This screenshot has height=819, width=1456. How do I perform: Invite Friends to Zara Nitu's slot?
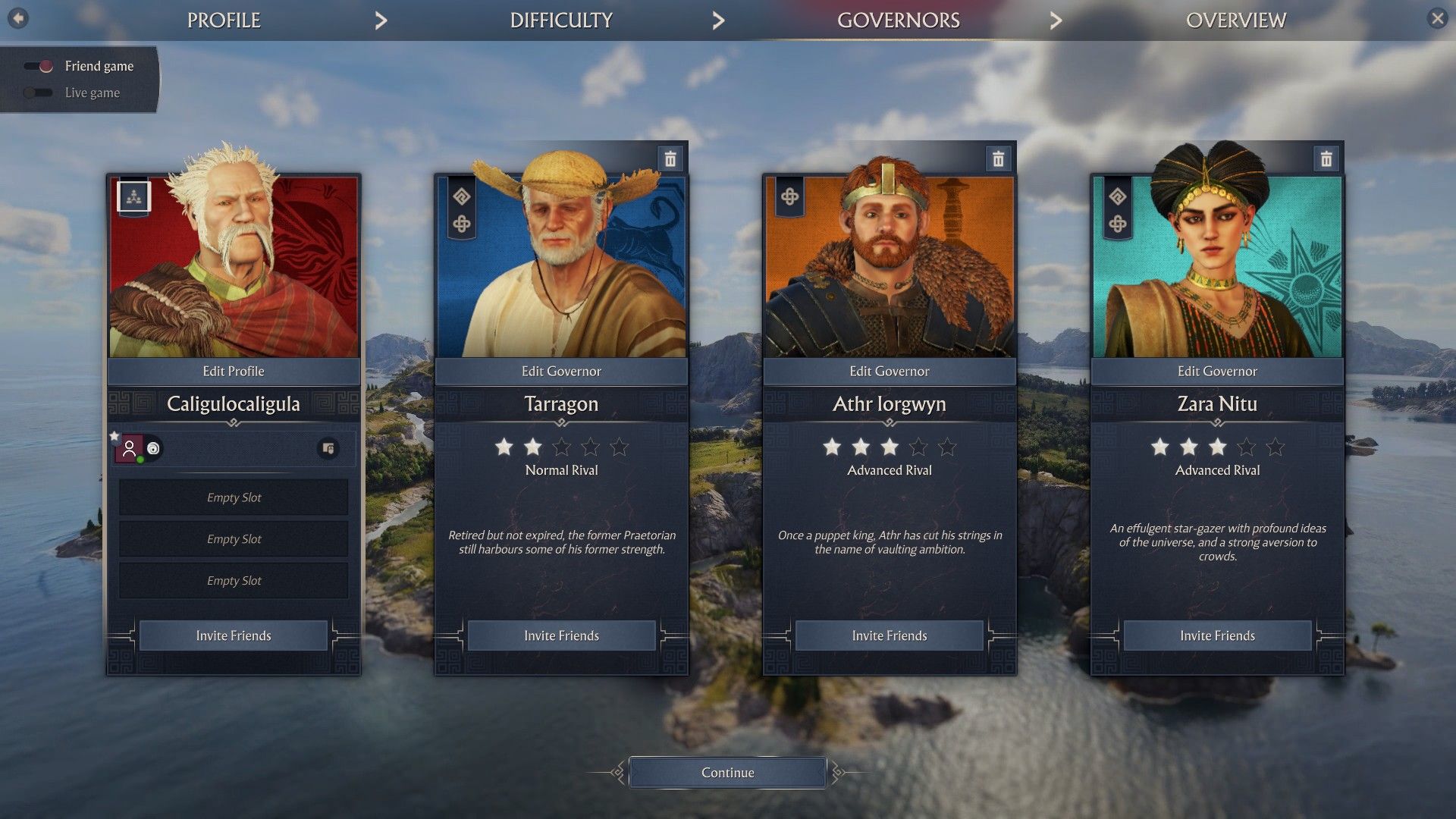1217,635
